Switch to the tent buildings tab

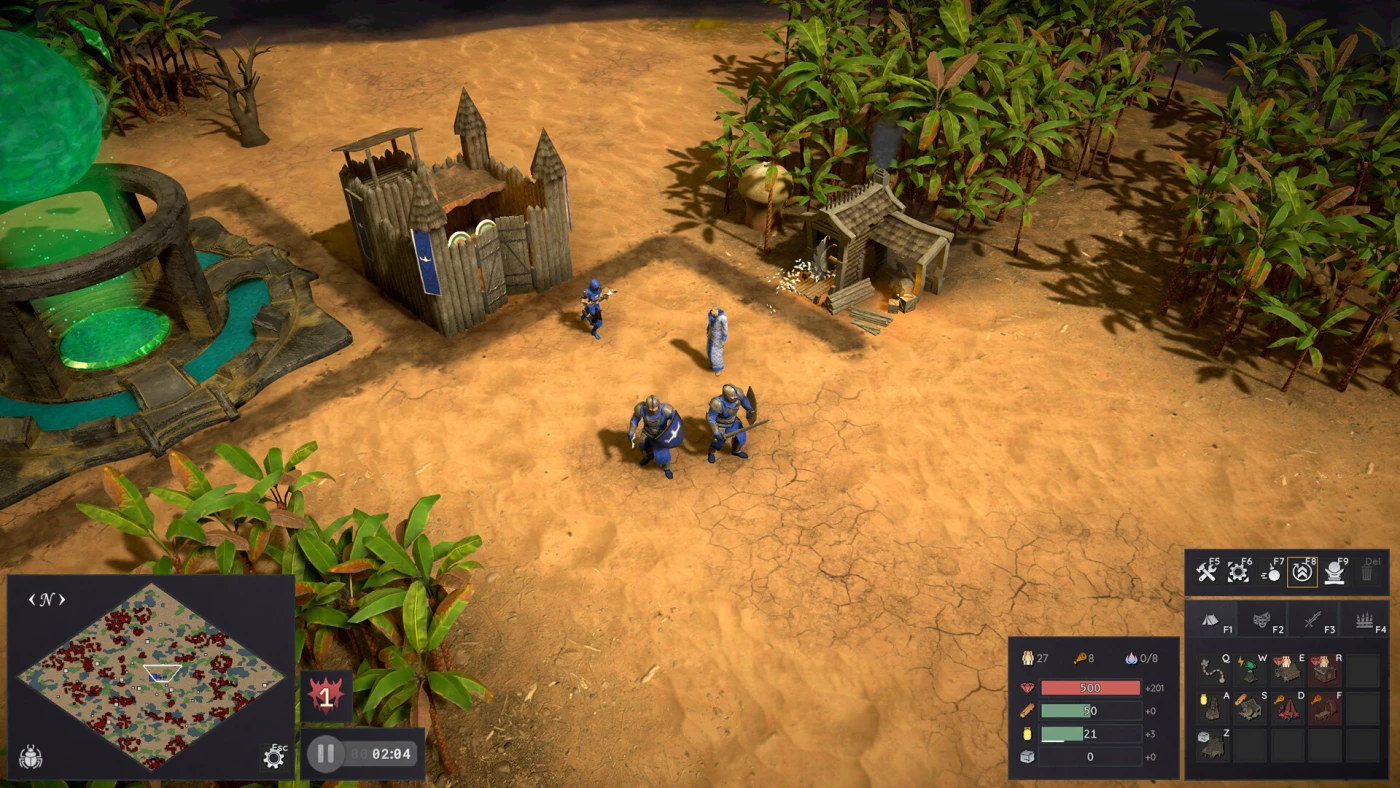point(1211,622)
